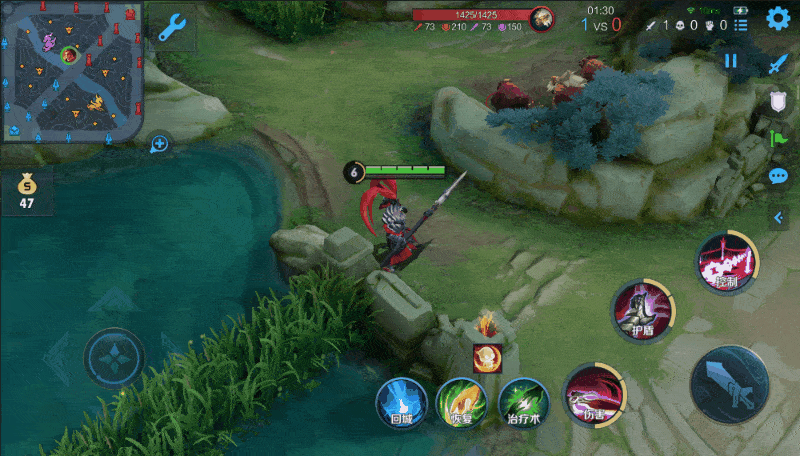Activate the 控制 control skill

(727, 265)
